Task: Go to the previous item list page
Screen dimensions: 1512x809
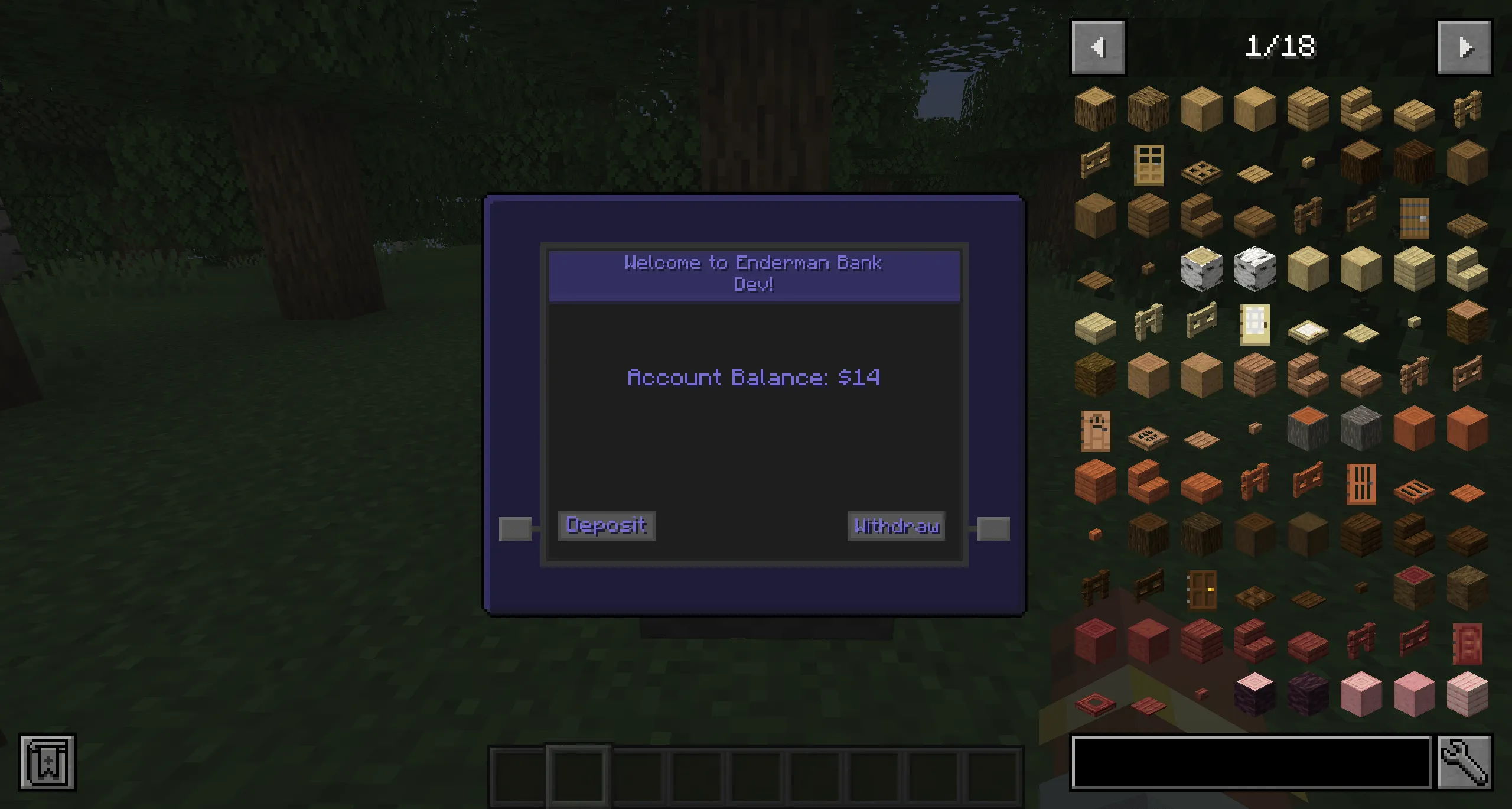Action: coord(1097,47)
